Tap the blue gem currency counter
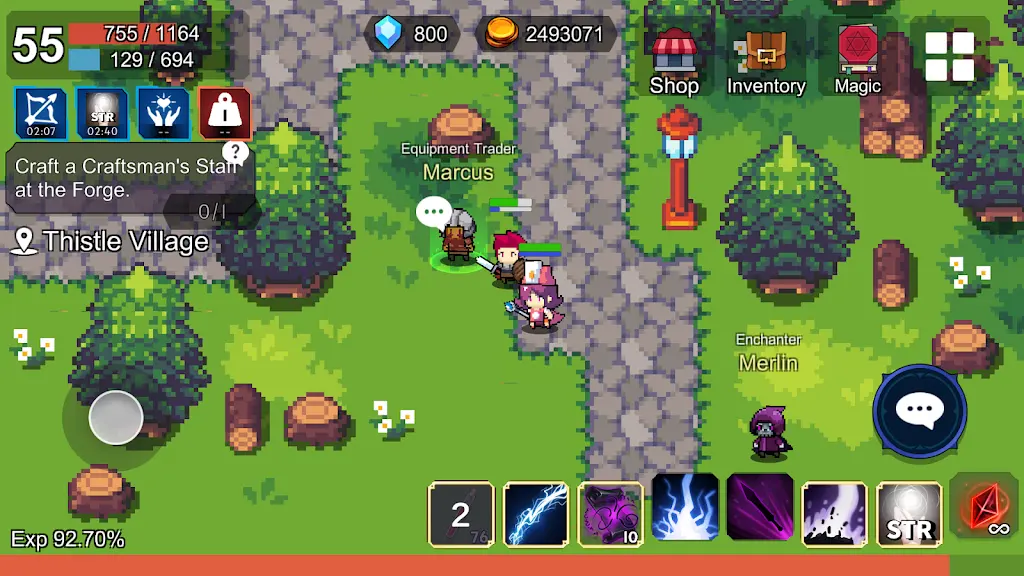This screenshot has width=1024, height=576. 412,34
